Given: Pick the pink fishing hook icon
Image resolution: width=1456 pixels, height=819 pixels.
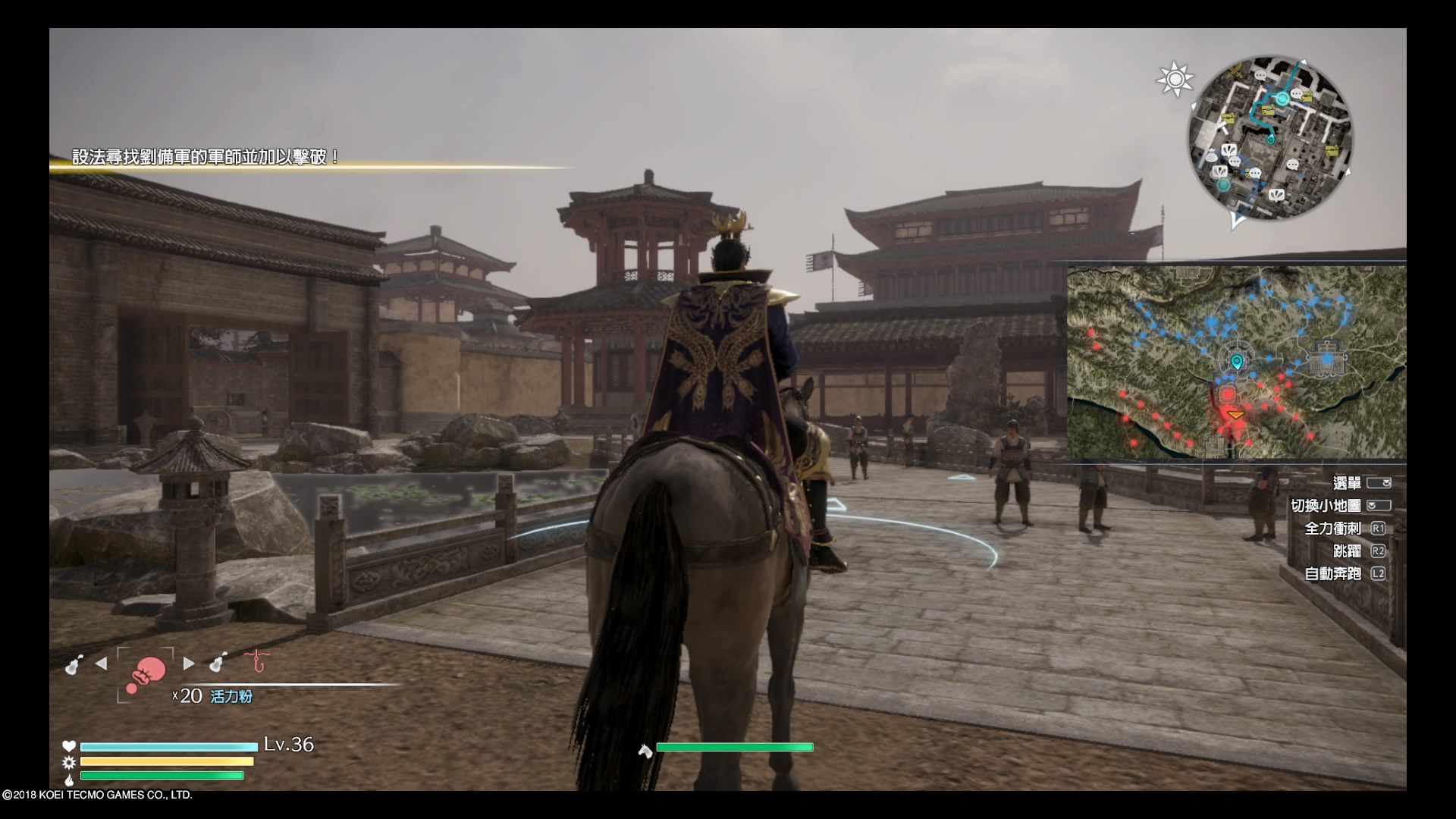Looking at the screenshot, I should pyautogui.click(x=258, y=661).
